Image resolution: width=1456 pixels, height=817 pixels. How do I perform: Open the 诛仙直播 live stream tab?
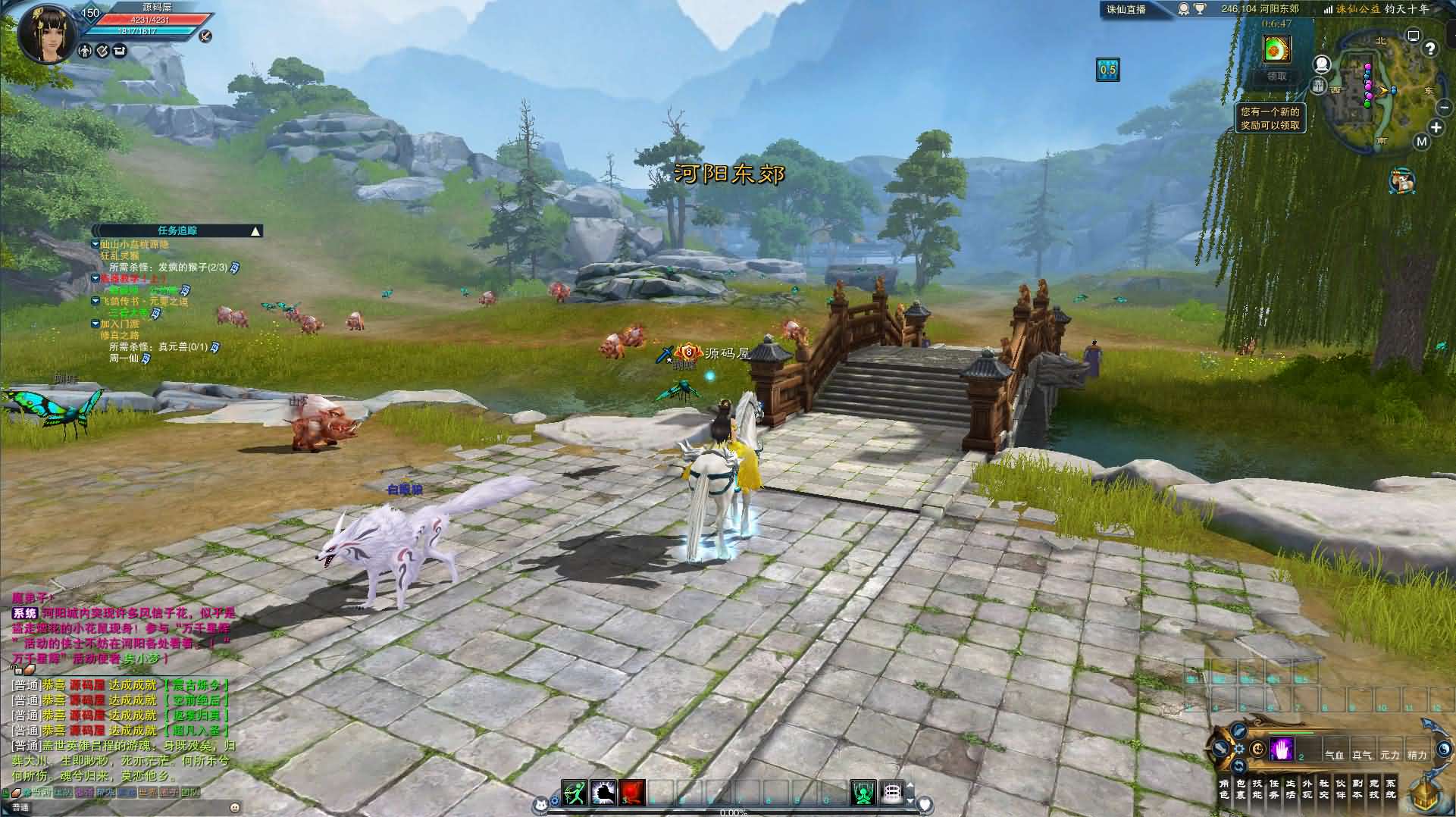tap(1126, 10)
